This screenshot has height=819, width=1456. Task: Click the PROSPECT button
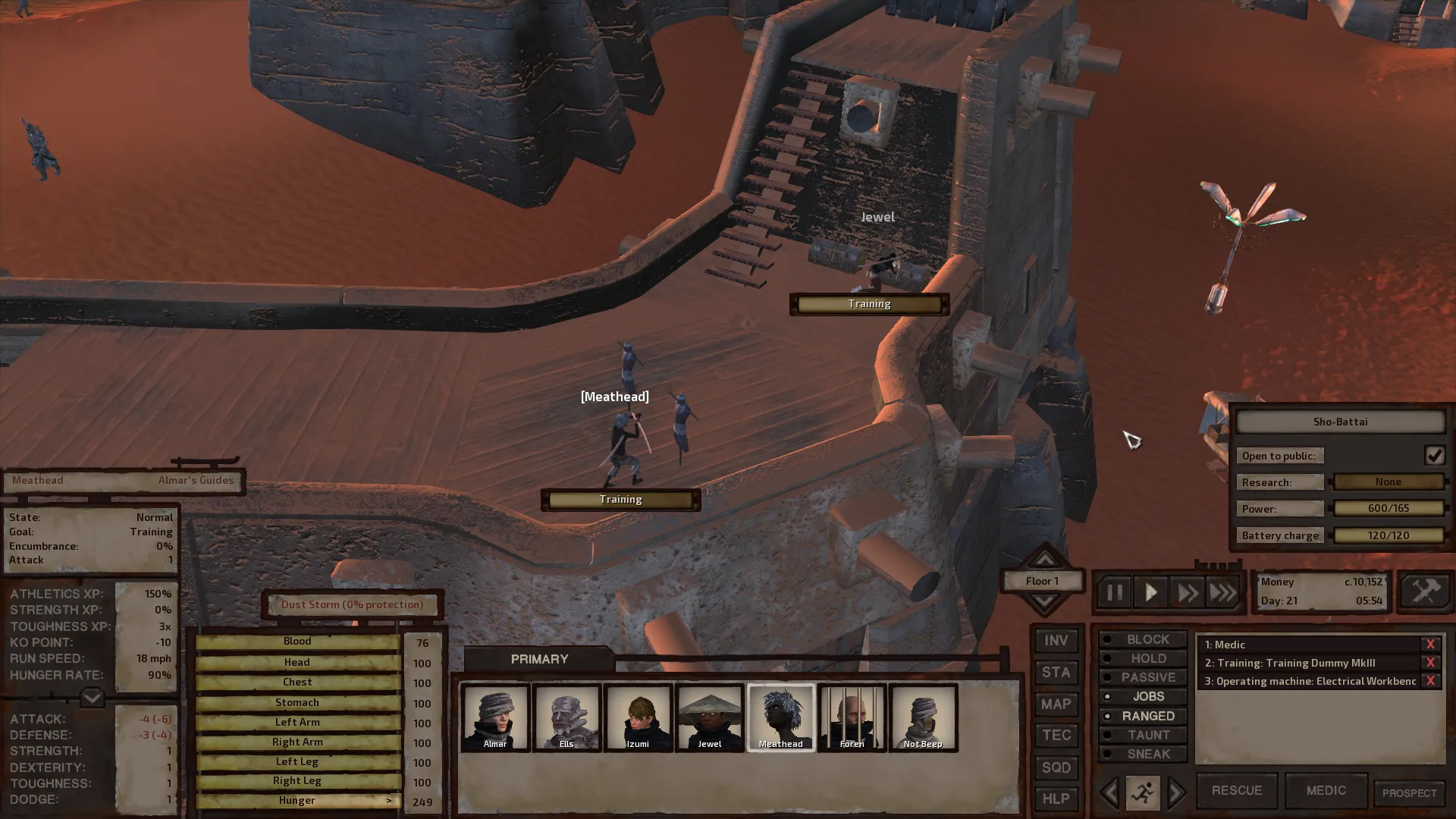pos(1409,793)
